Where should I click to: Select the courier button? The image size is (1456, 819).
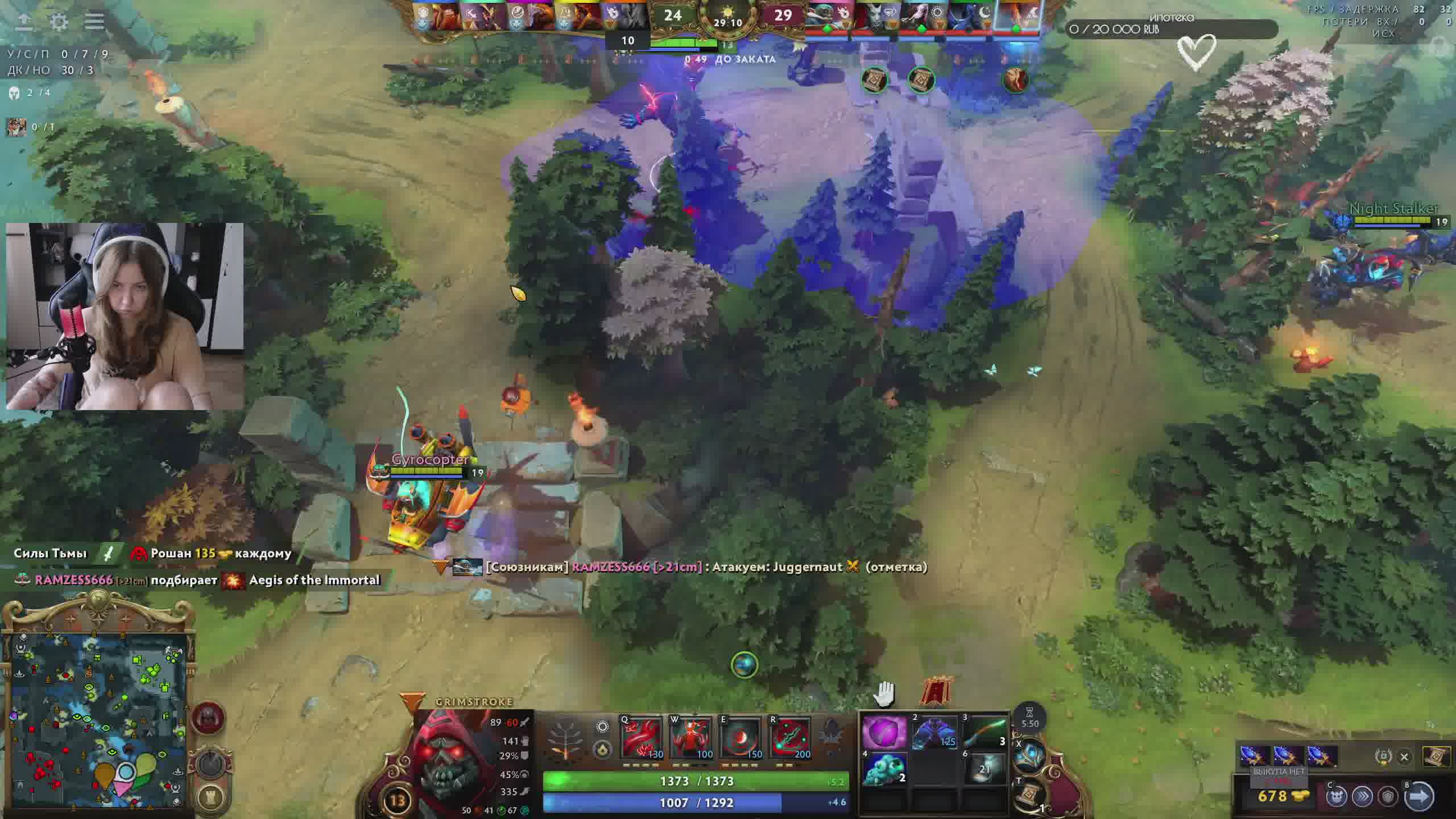point(1337,797)
